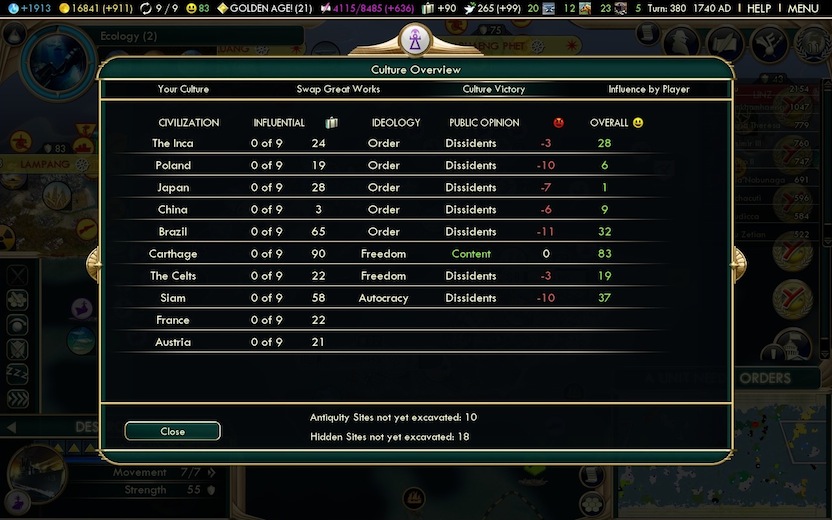This screenshot has height=520, width=832.
Task: Close the Culture Overview window
Action: click(172, 431)
